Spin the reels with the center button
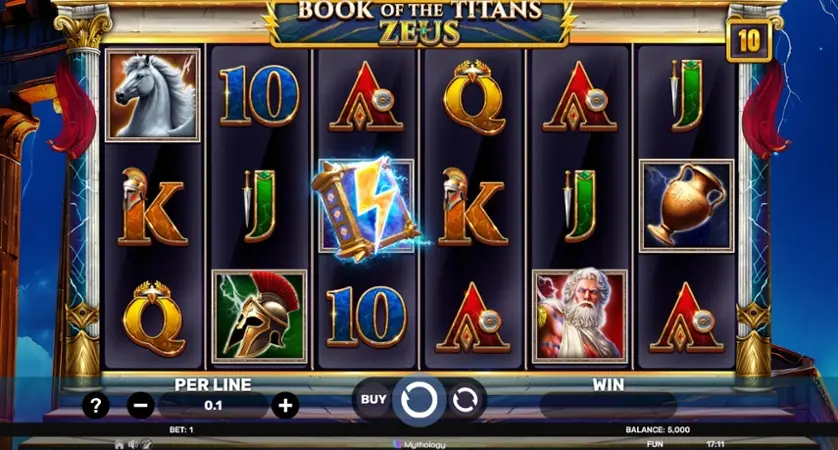This screenshot has height=450, width=838. click(x=419, y=401)
